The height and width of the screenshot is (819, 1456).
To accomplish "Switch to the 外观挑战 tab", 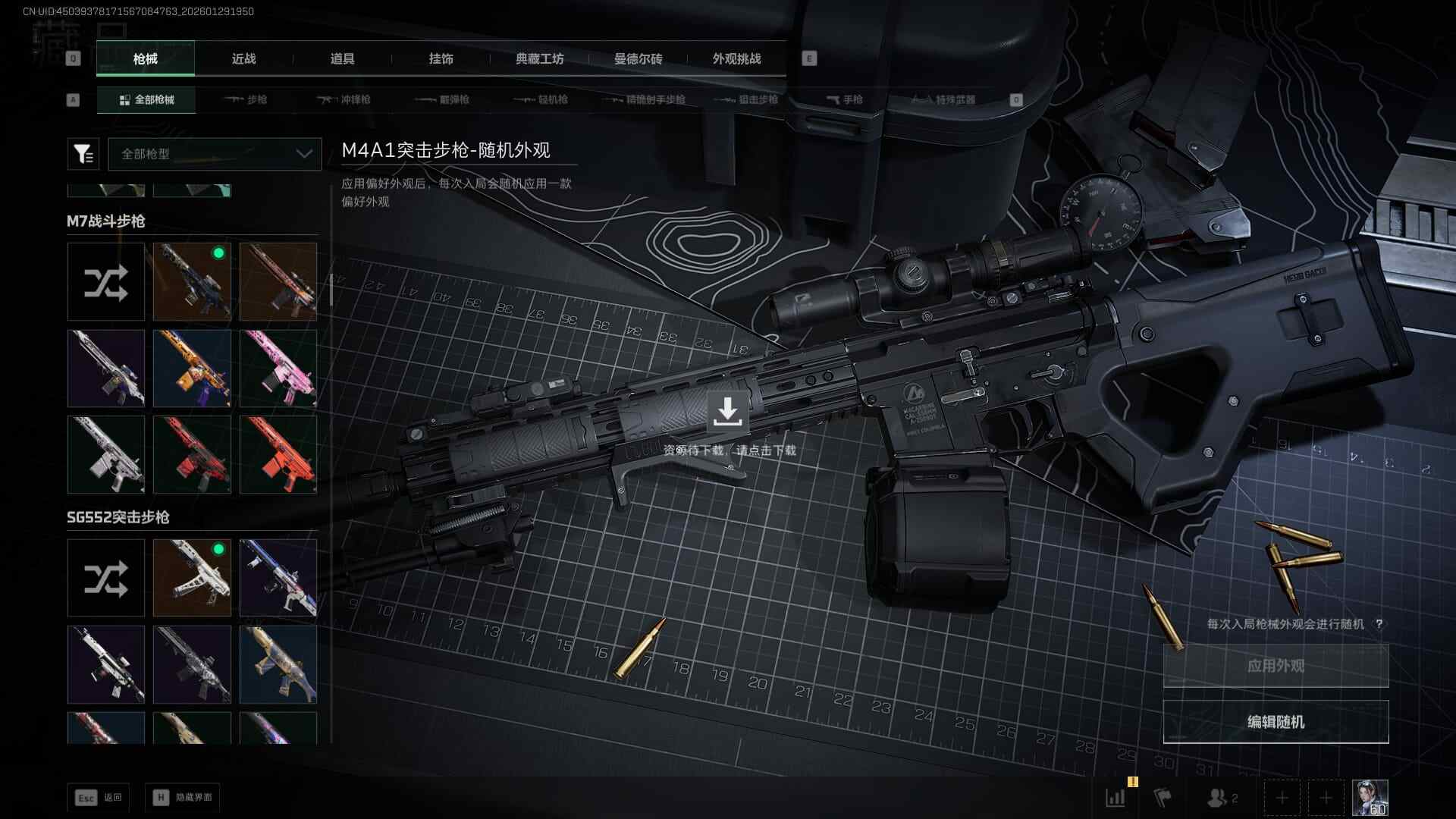I will point(736,59).
